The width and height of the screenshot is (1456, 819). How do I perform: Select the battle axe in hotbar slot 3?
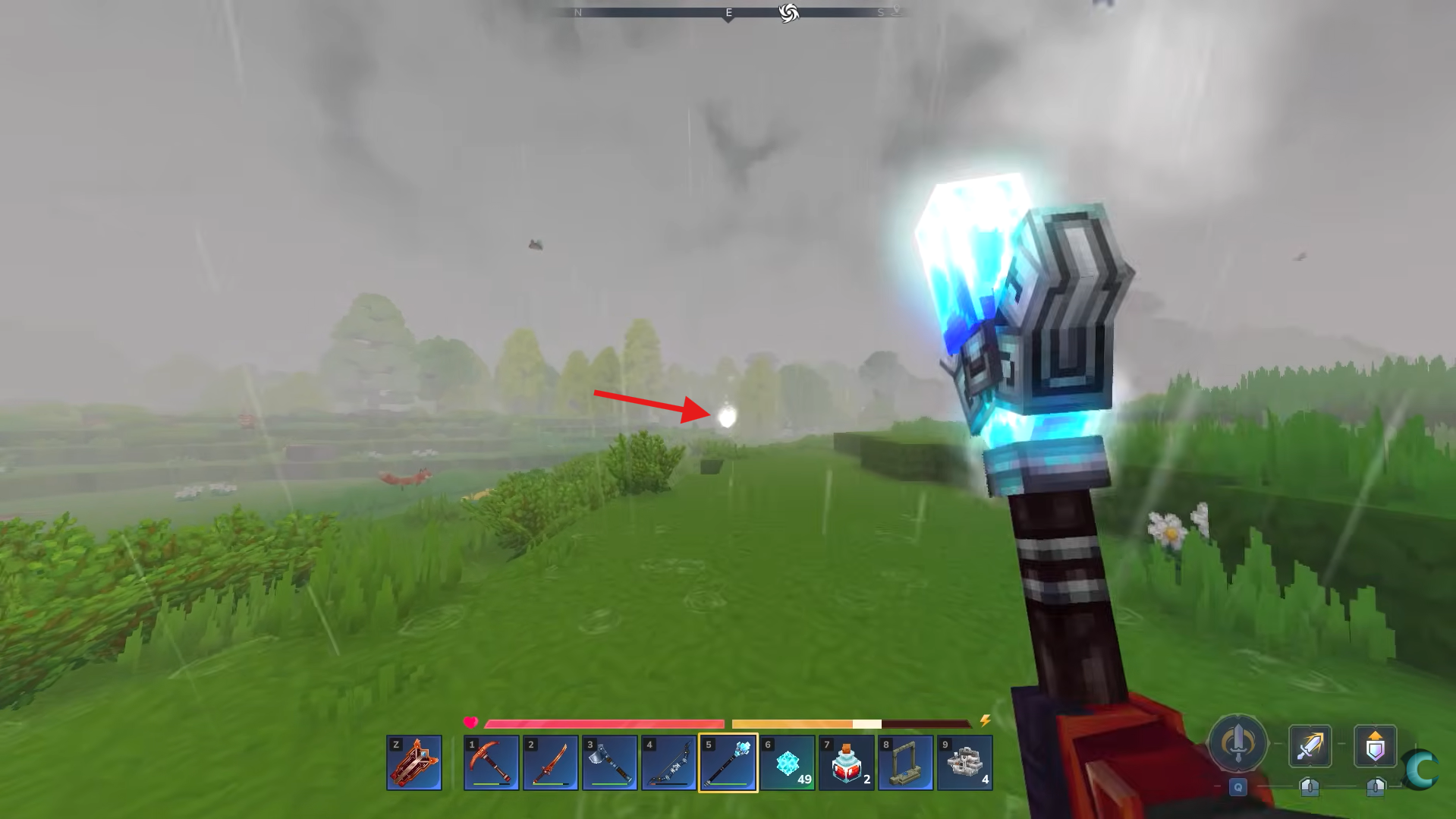tap(611, 762)
